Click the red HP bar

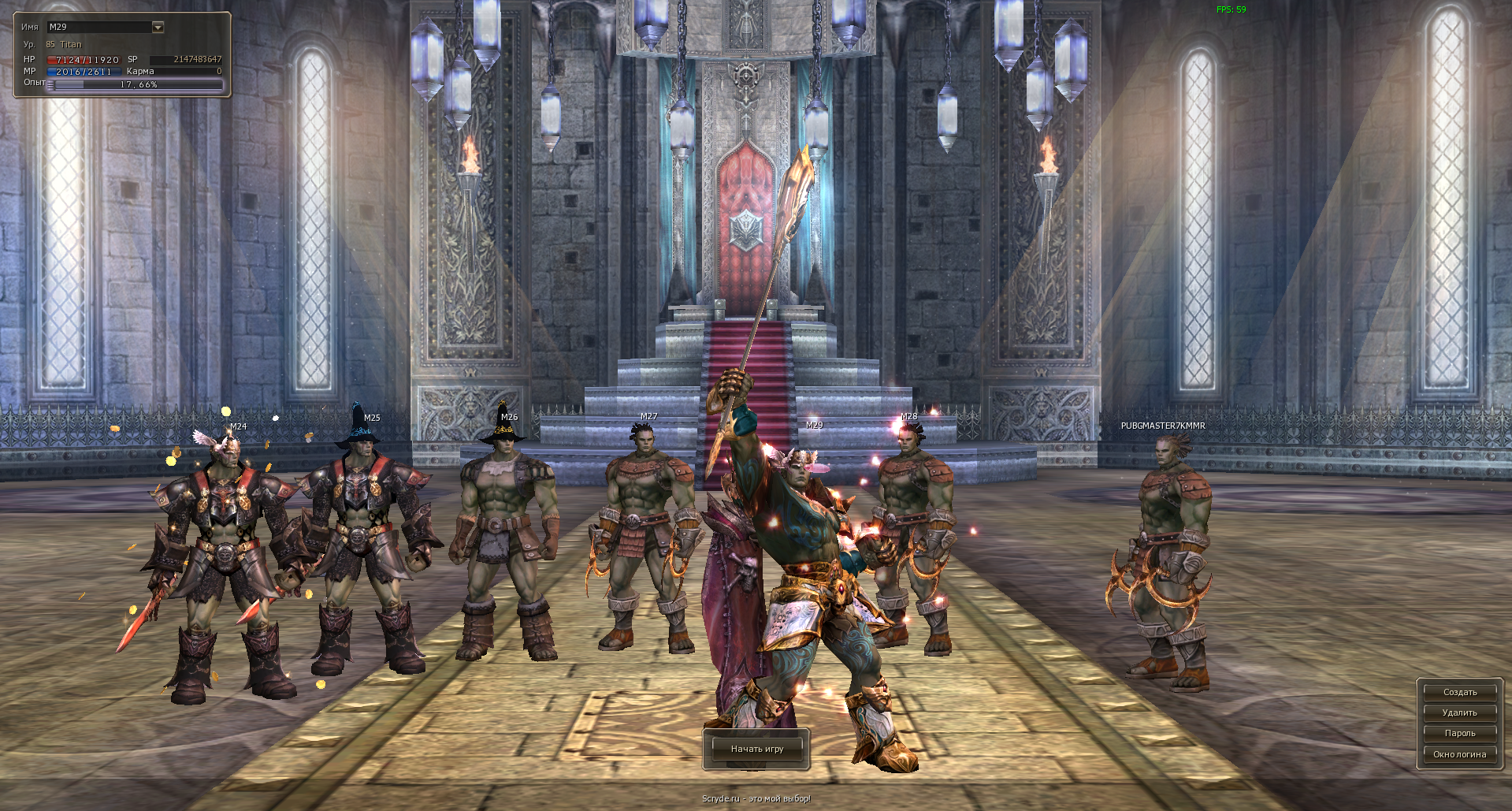83,59
